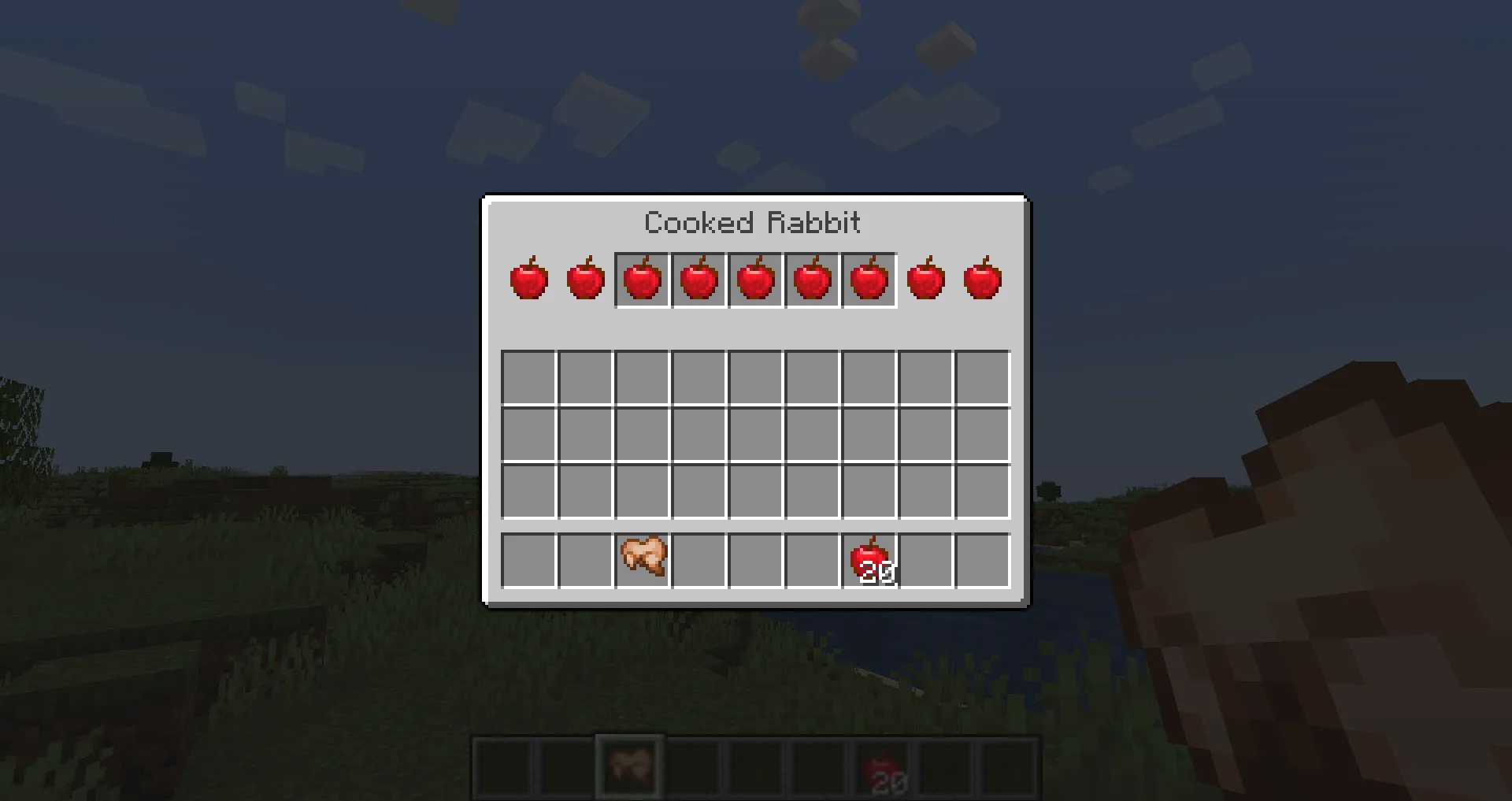Click the top-left empty inventory slot
The height and width of the screenshot is (801, 1512).
[x=528, y=376]
